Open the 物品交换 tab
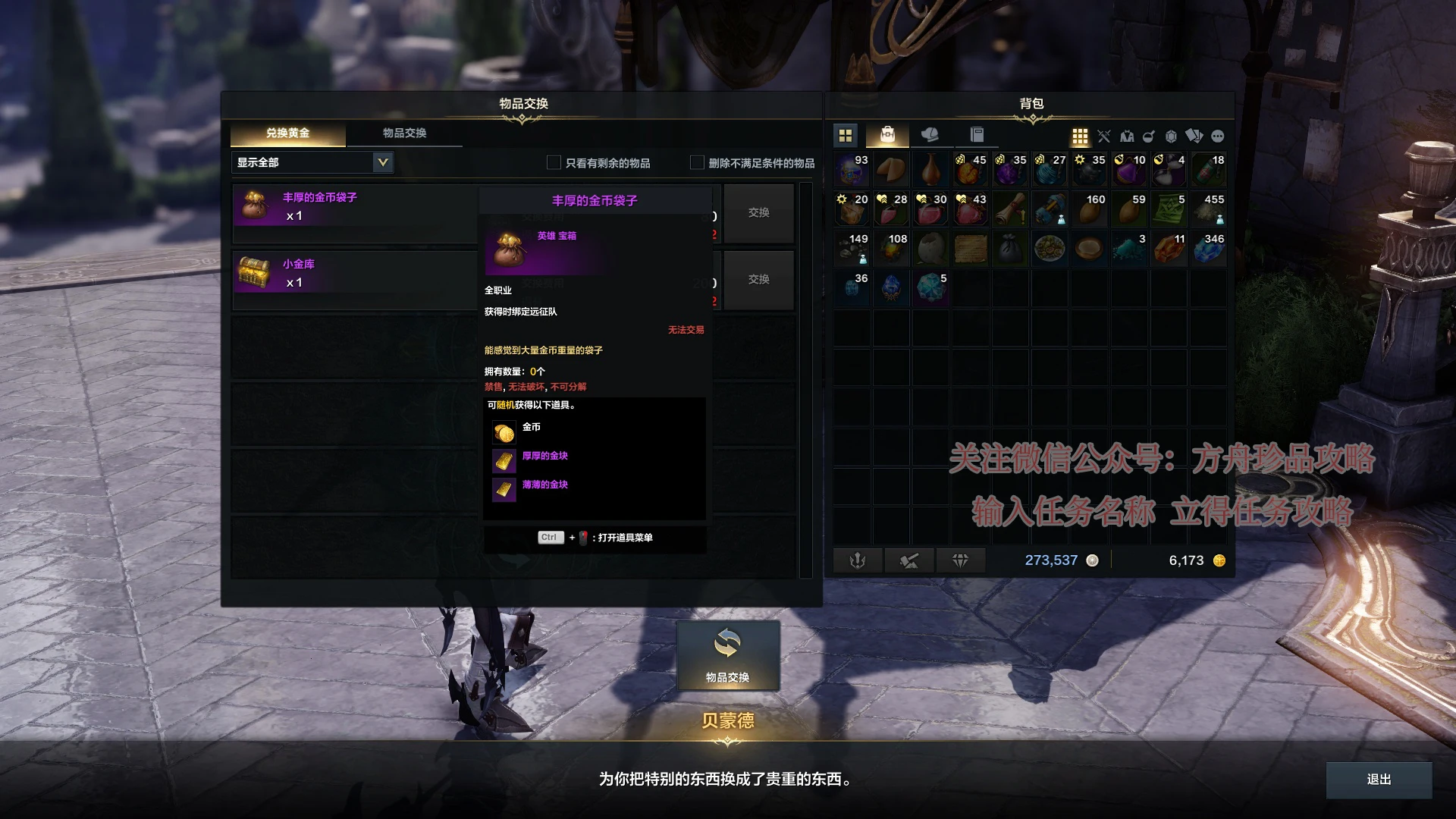 pyautogui.click(x=404, y=133)
